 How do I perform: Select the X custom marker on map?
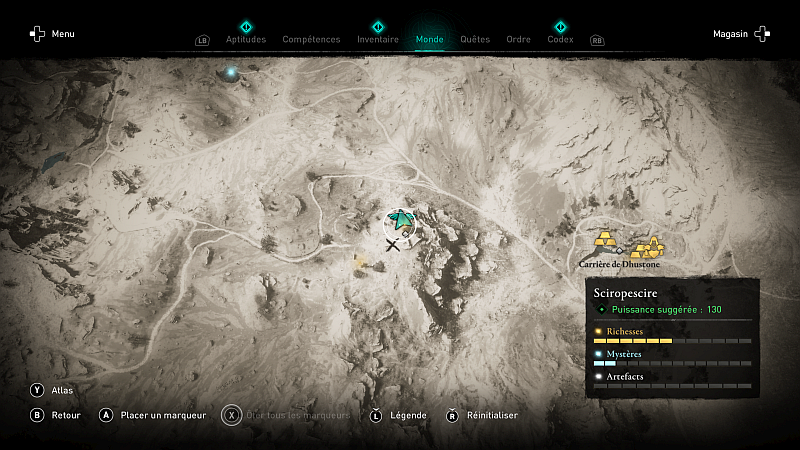click(393, 245)
